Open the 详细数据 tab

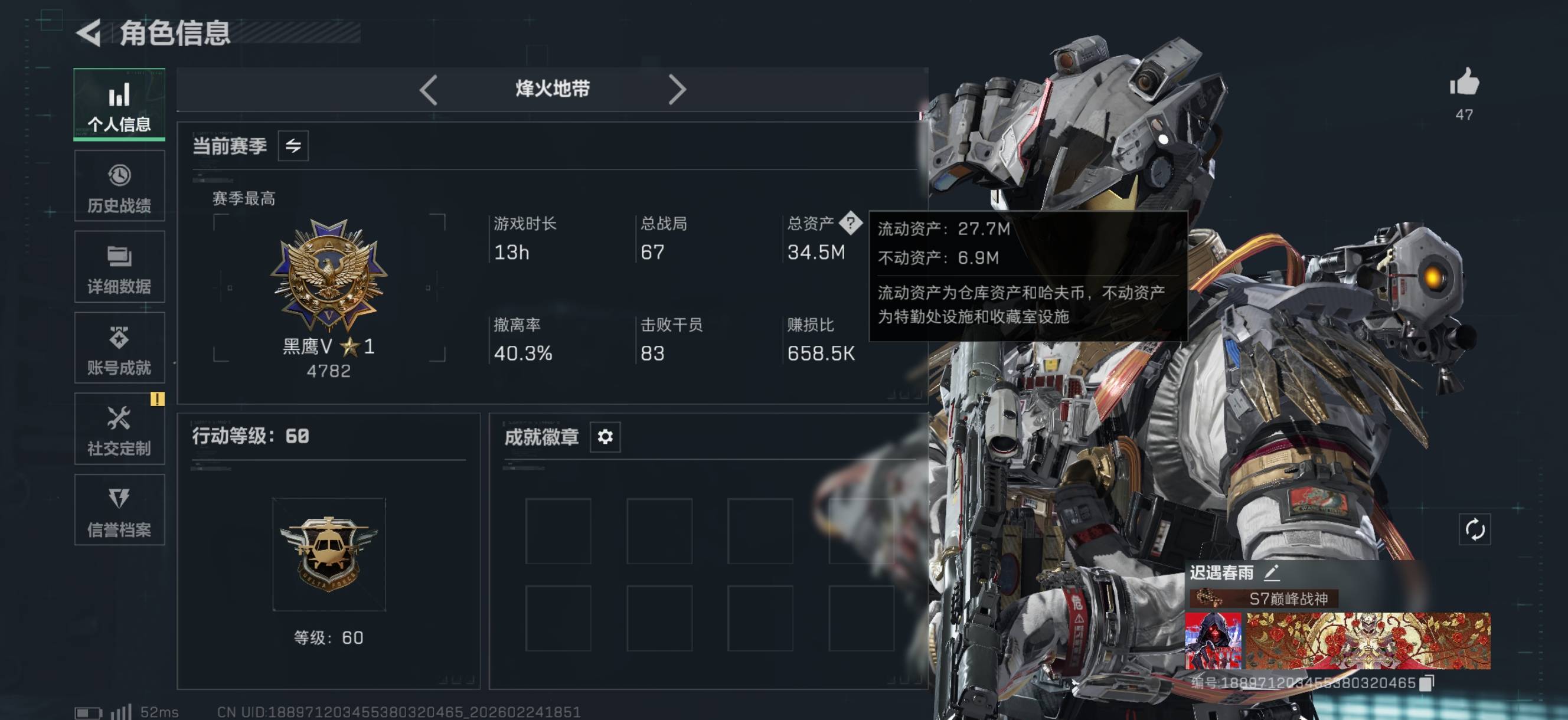click(119, 267)
